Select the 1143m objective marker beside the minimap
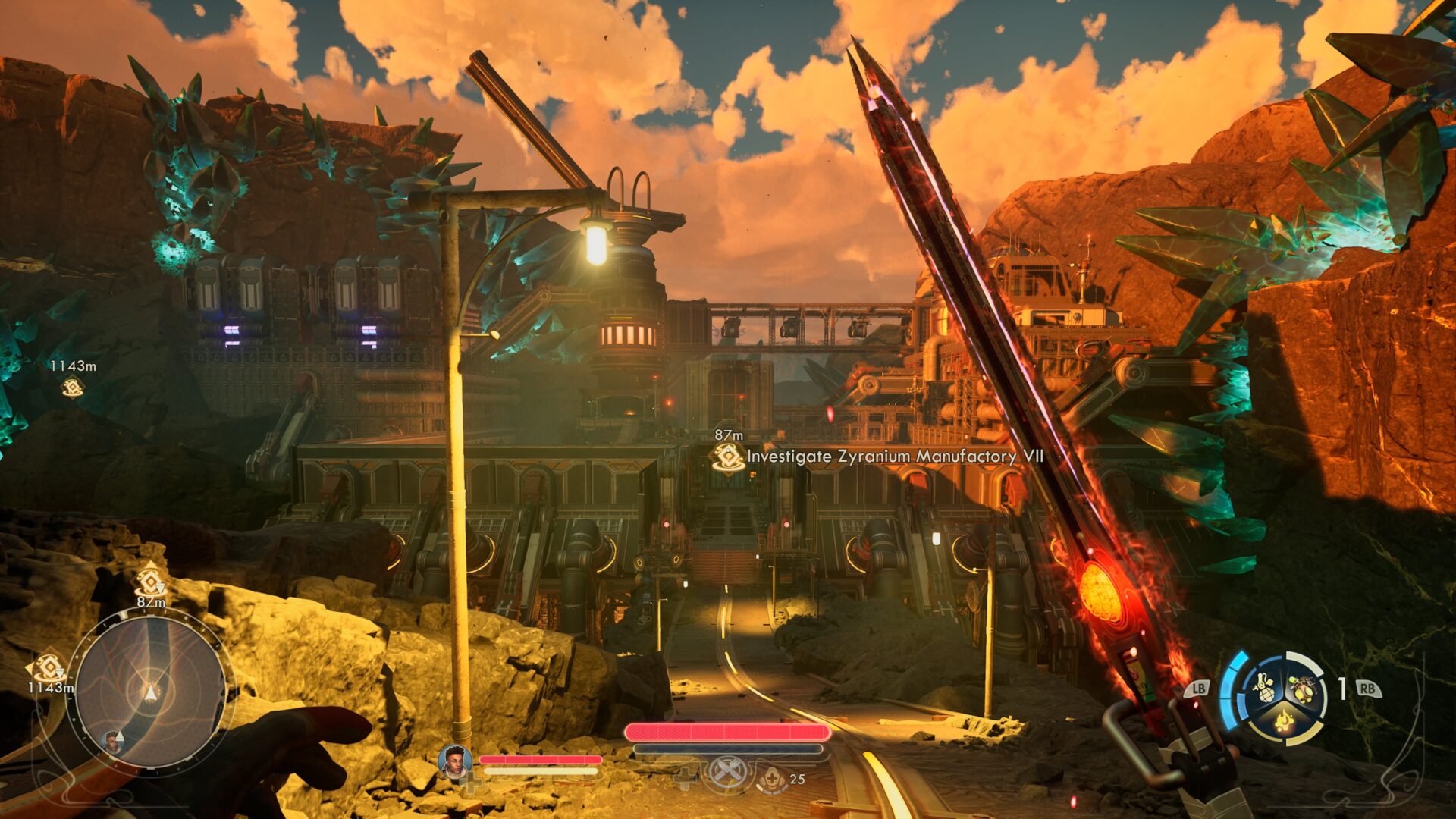 (x=49, y=668)
